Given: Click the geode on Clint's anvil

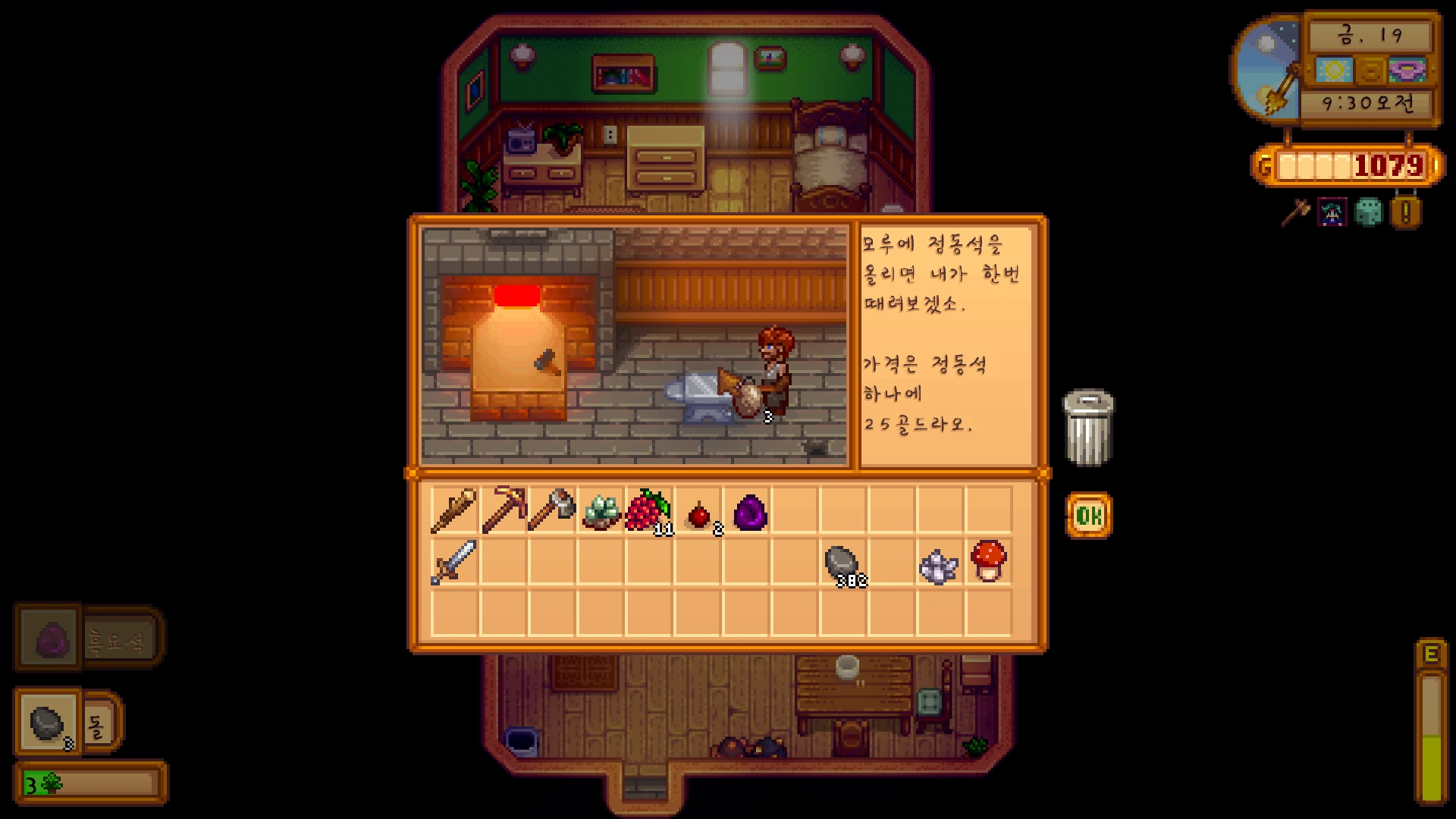Looking at the screenshot, I should coord(748,400).
